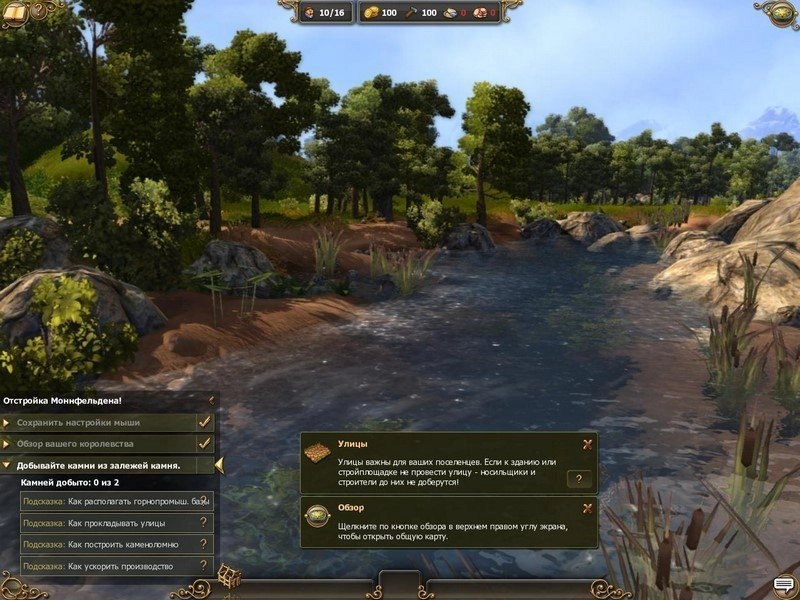Viewport: 800px width, 600px height.
Task: Close the 'Обзор' tip popup
Action: 587,508
